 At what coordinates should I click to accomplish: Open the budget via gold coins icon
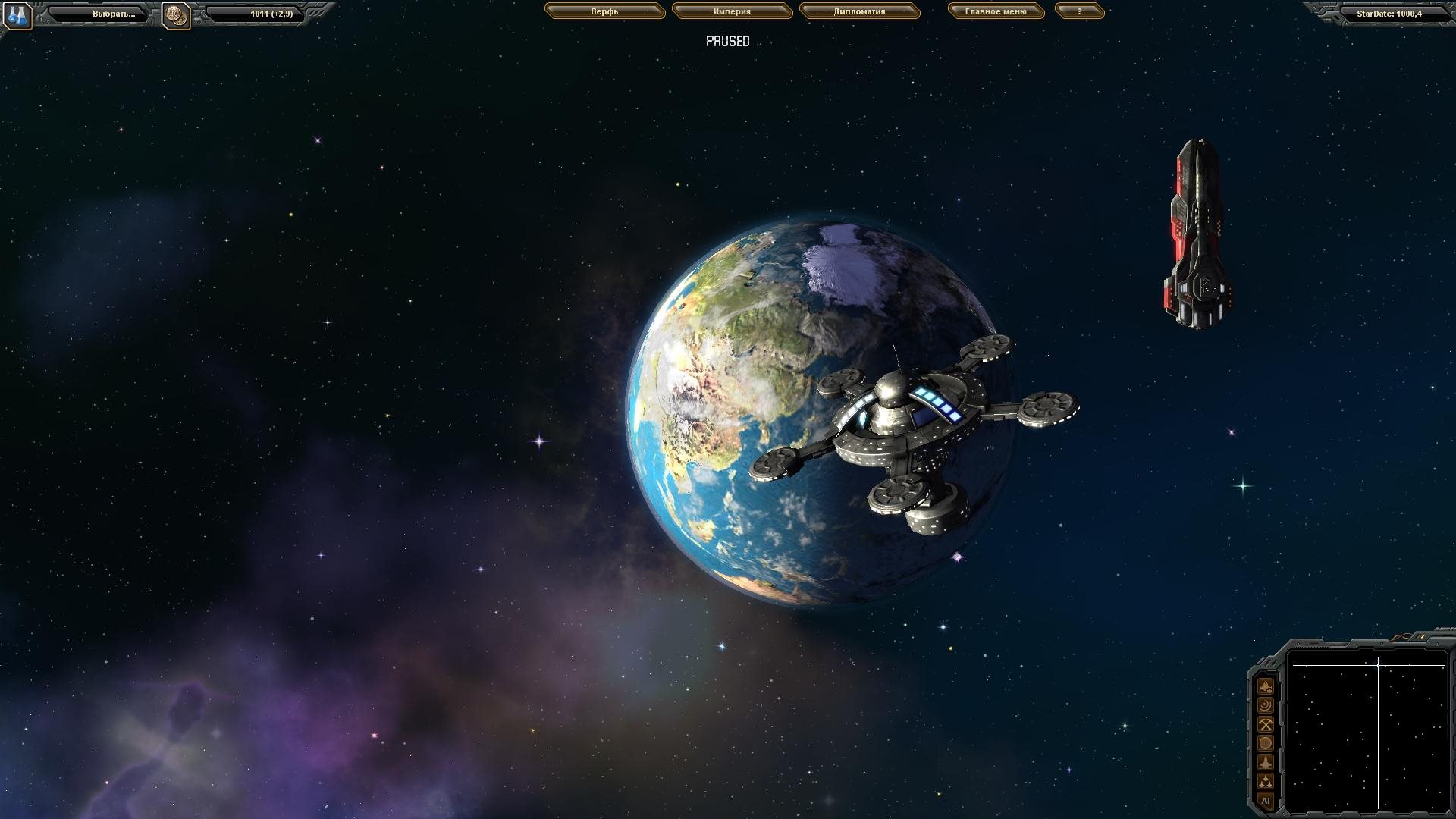pos(176,15)
